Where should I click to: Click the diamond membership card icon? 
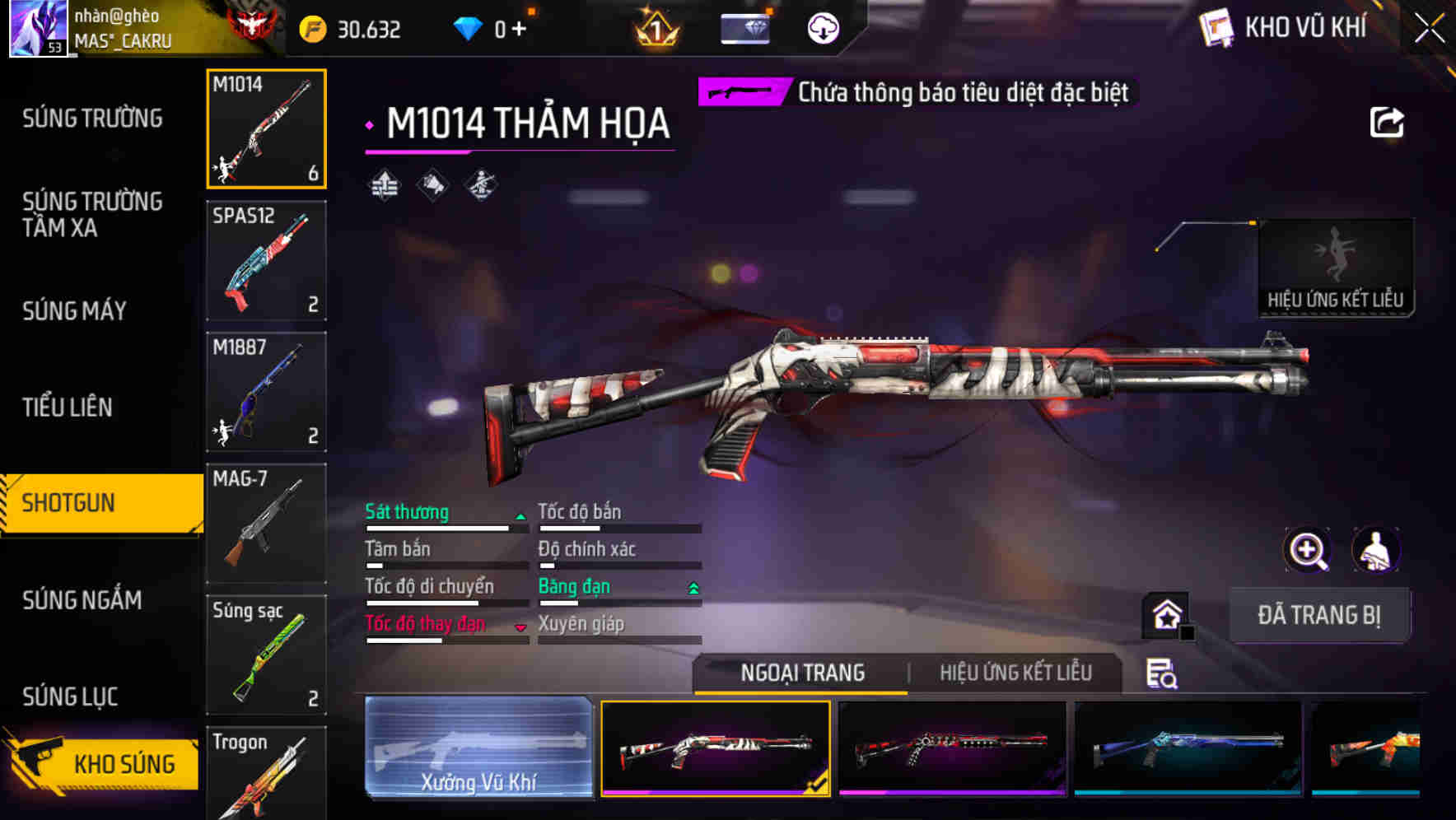tap(744, 26)
